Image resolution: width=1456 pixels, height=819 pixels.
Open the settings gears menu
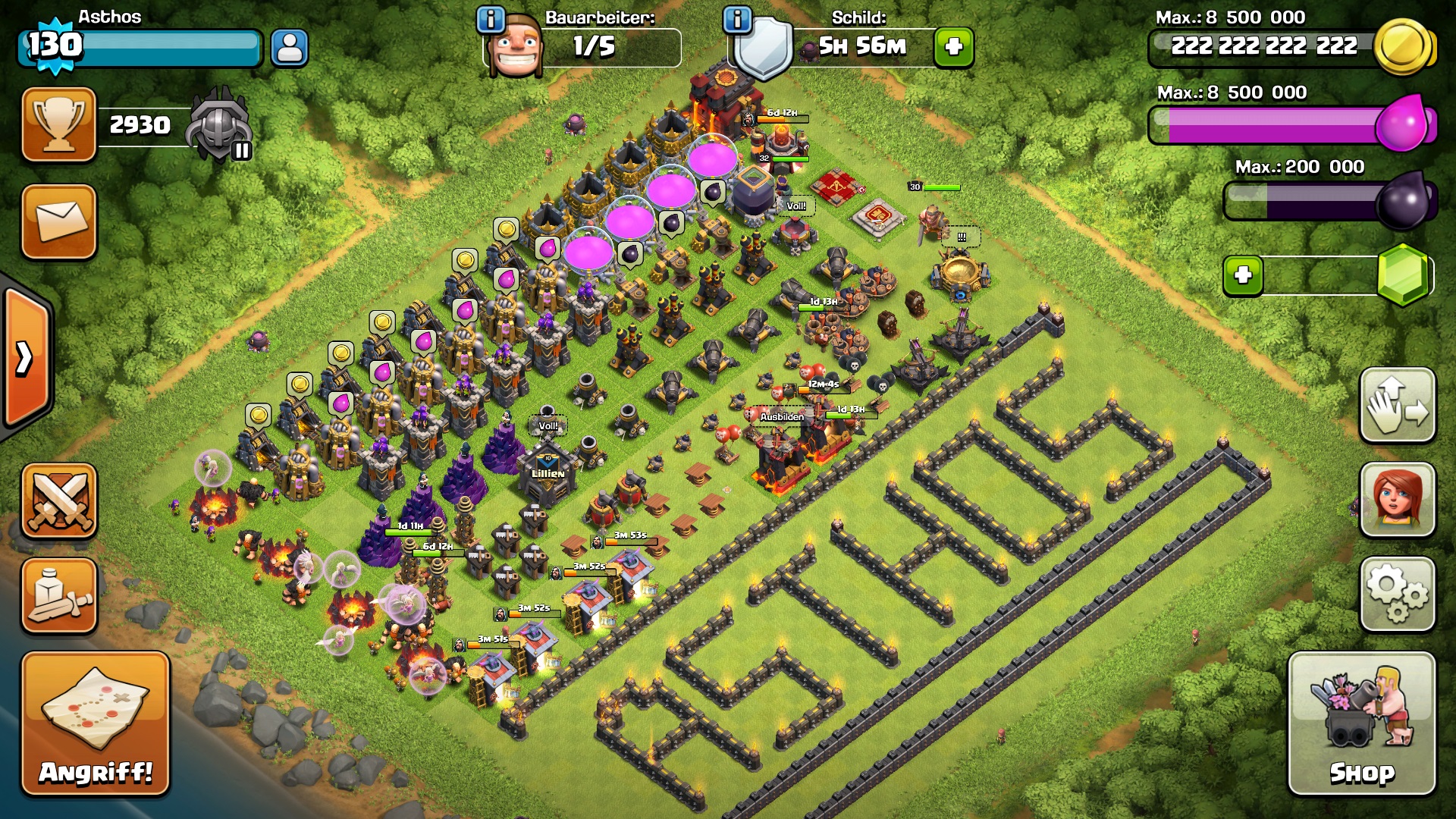pos(1397,595)
